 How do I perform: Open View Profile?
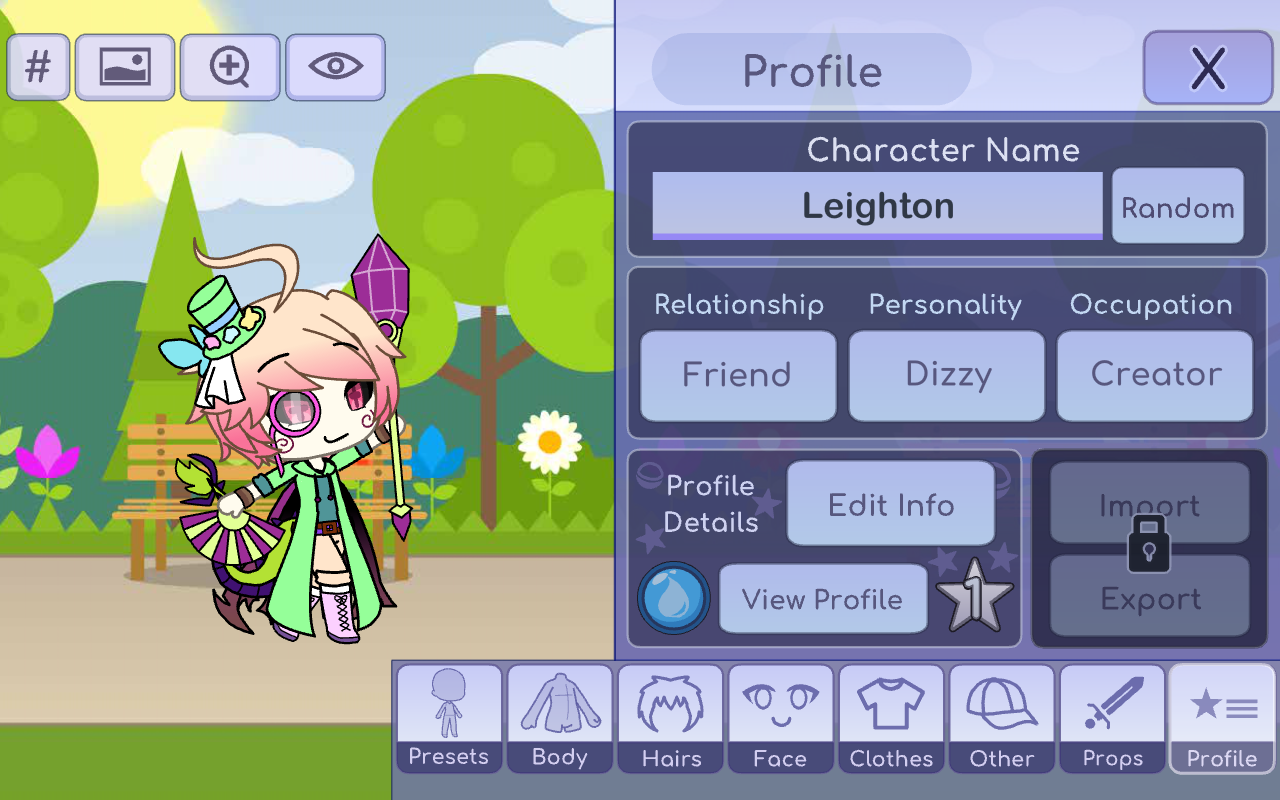pos(822,599)
